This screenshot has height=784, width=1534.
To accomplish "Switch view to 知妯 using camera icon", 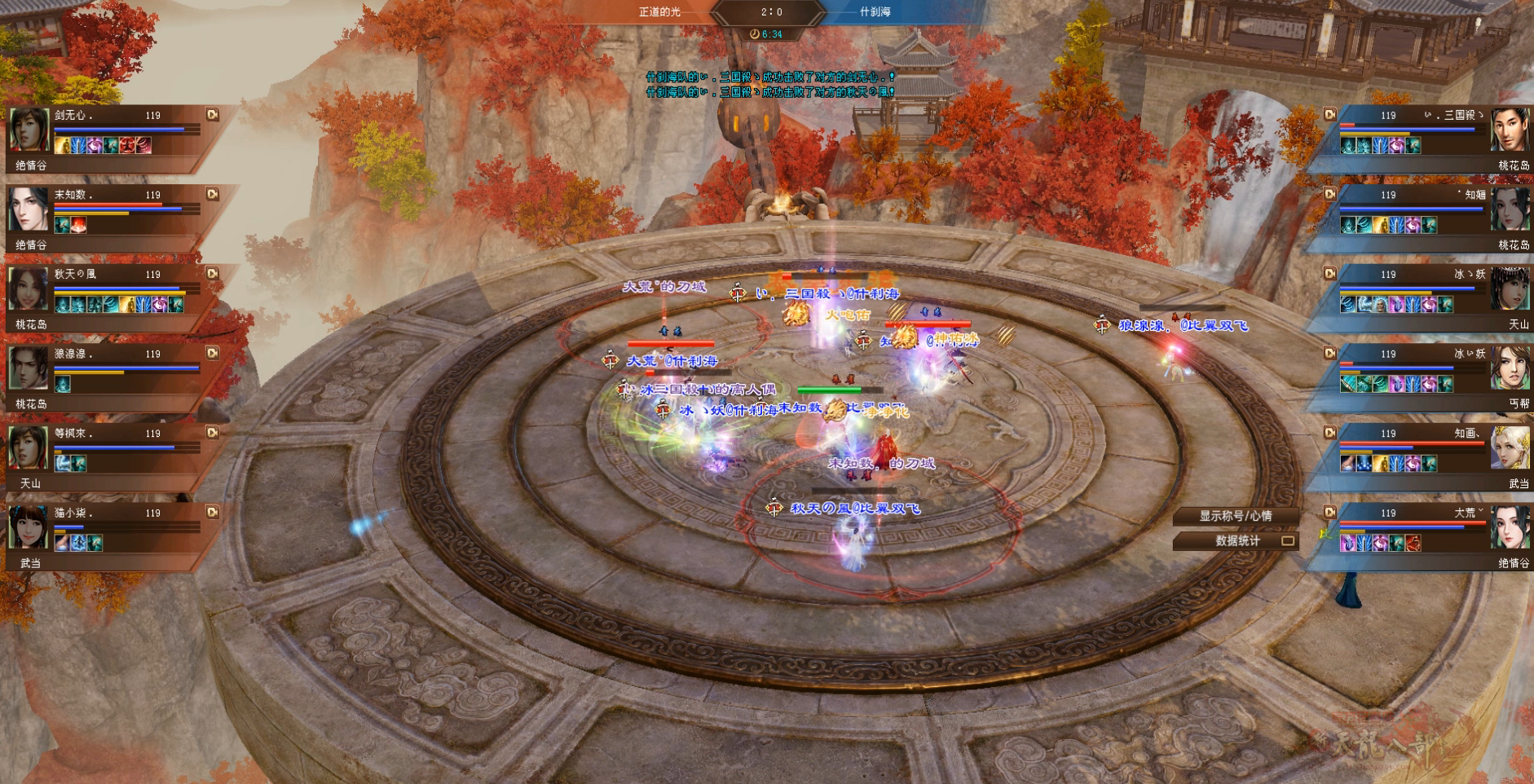I will pyautogui.click(x=1330, y=194).
